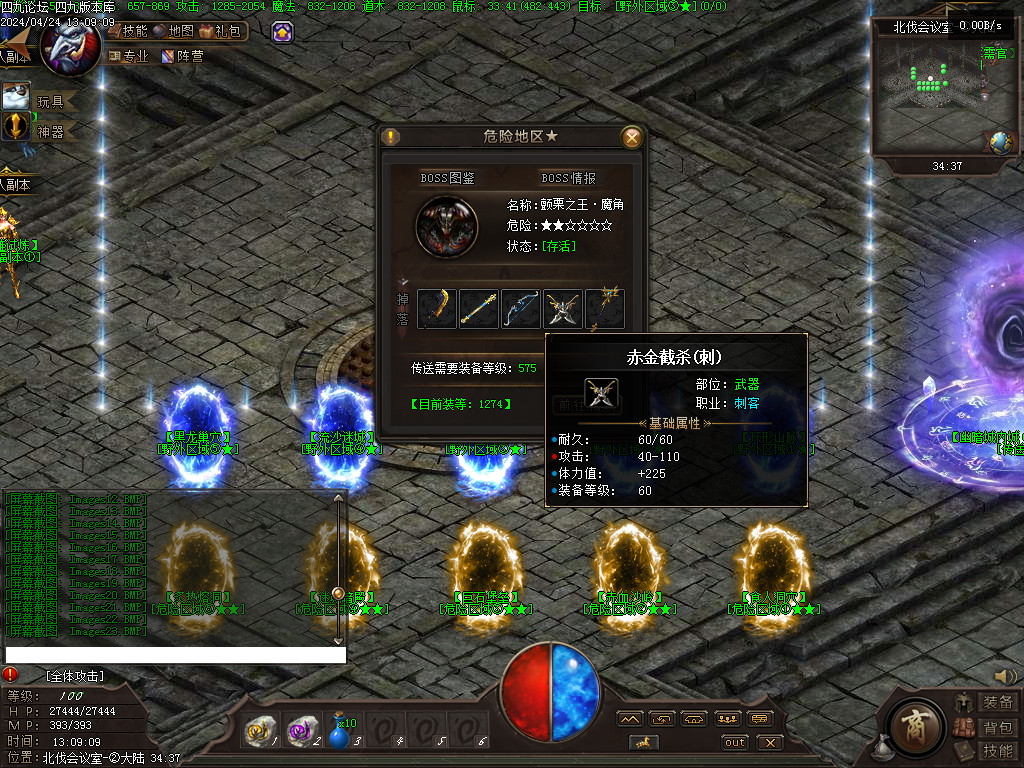Switch to the BOSS情报 tab

coord(568,178)
